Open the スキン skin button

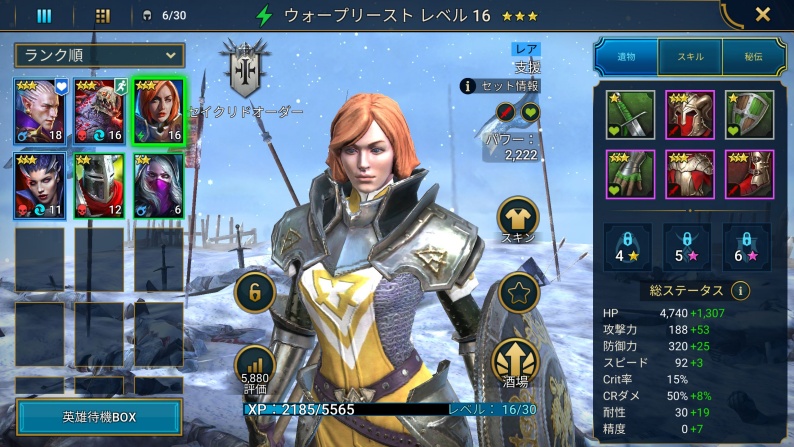point(518,218)
